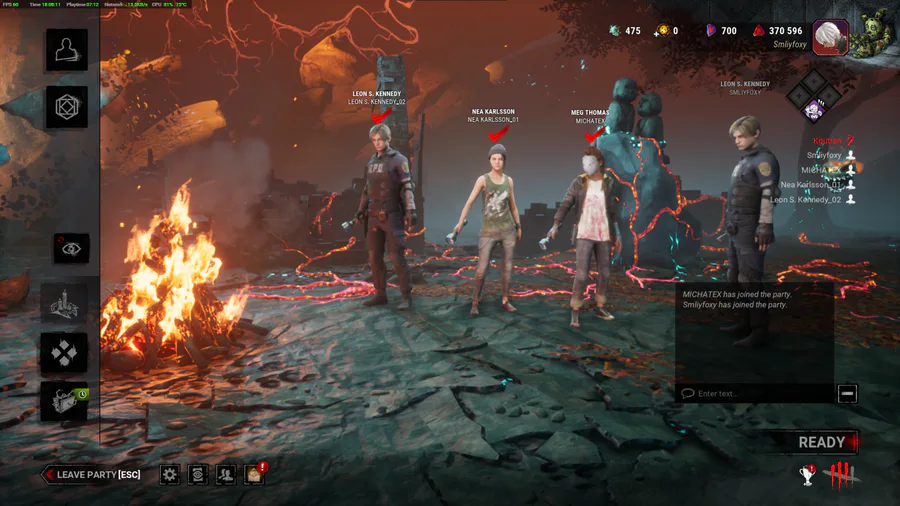Screen dimensions: 900x506
Task: Open the geometric cube customization icon
Action: click(x=66, y=107)
